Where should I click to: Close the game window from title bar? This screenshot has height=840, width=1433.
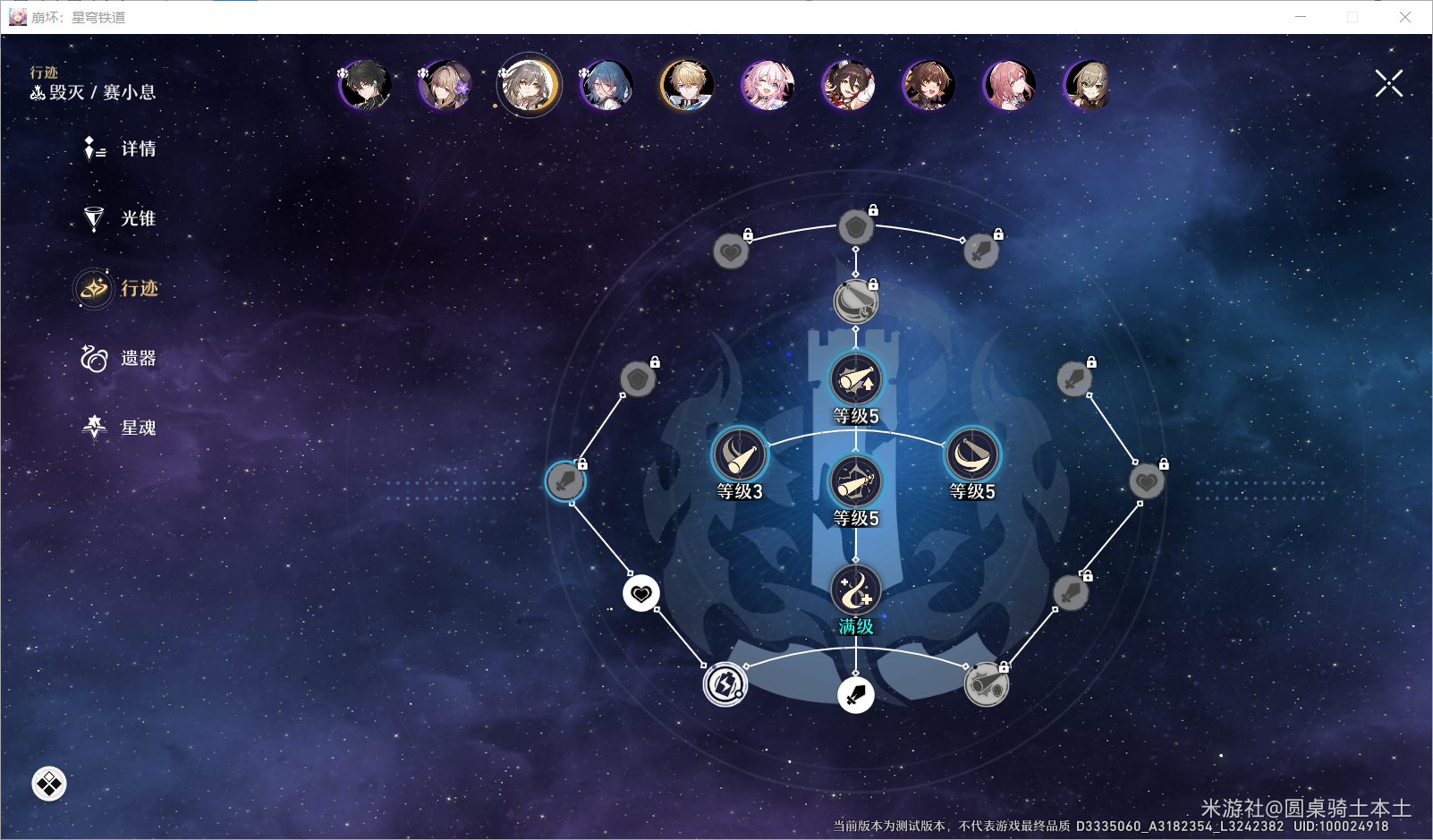point(1405,17)
